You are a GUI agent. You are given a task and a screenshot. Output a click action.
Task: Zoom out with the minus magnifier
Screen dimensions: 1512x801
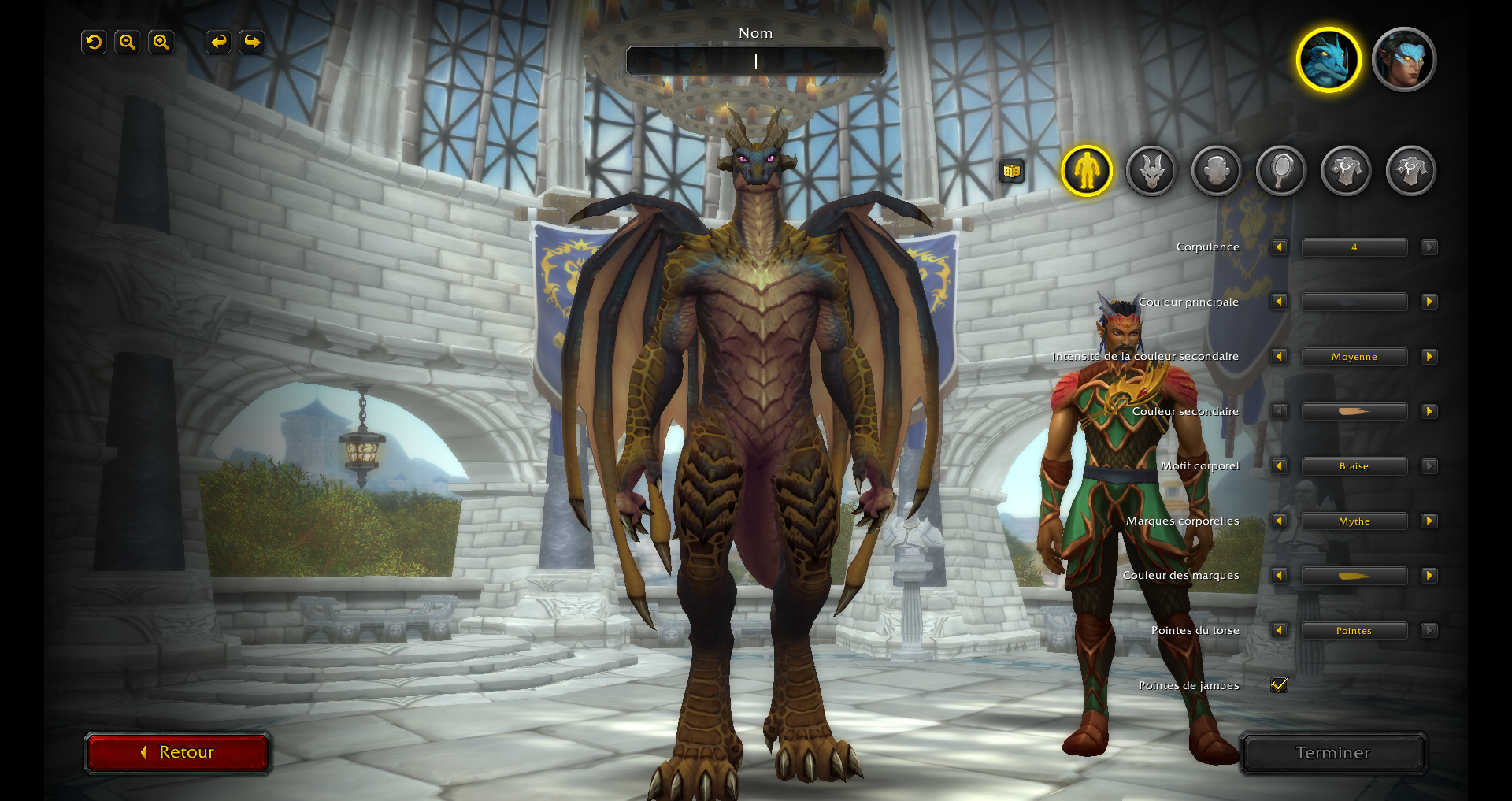click(127, 43)
